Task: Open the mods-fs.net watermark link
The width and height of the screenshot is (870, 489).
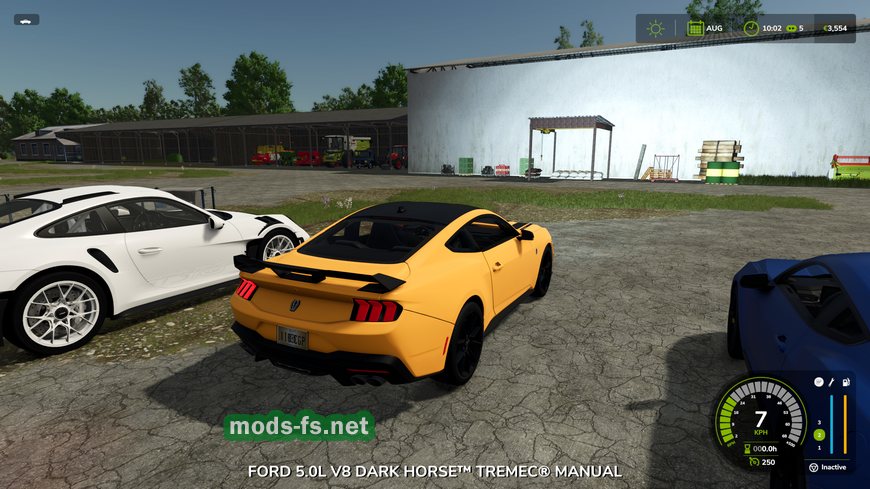Action: (x=299, y=427)
